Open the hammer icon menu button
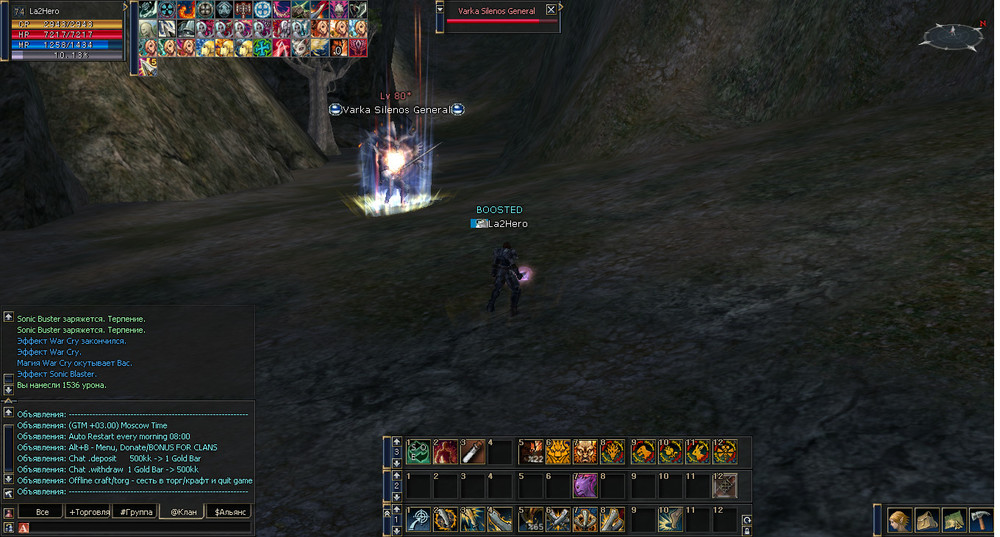This screenshot has height=537, width=1000. coord(979,520)
